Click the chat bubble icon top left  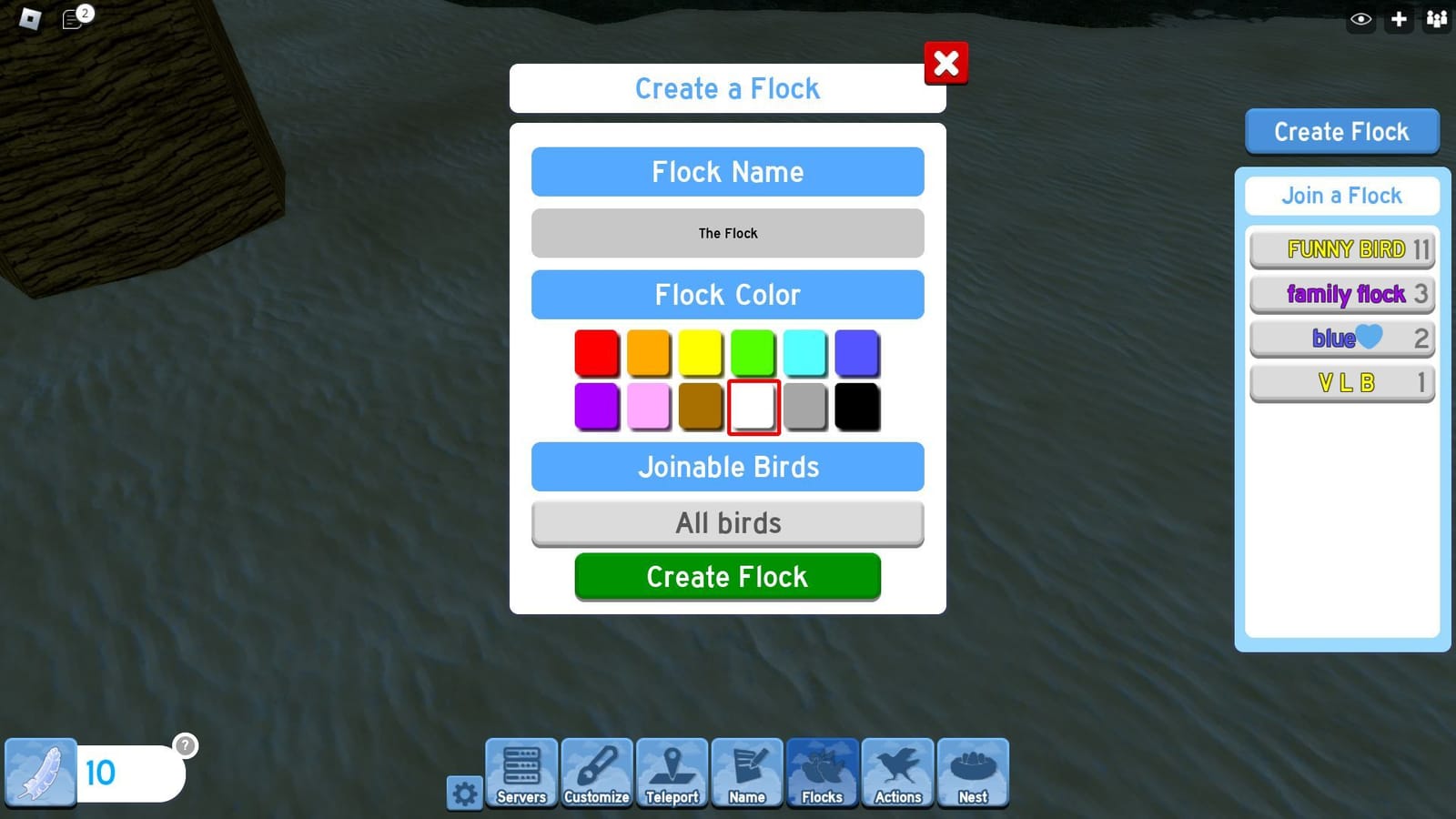tap(72, 18)
